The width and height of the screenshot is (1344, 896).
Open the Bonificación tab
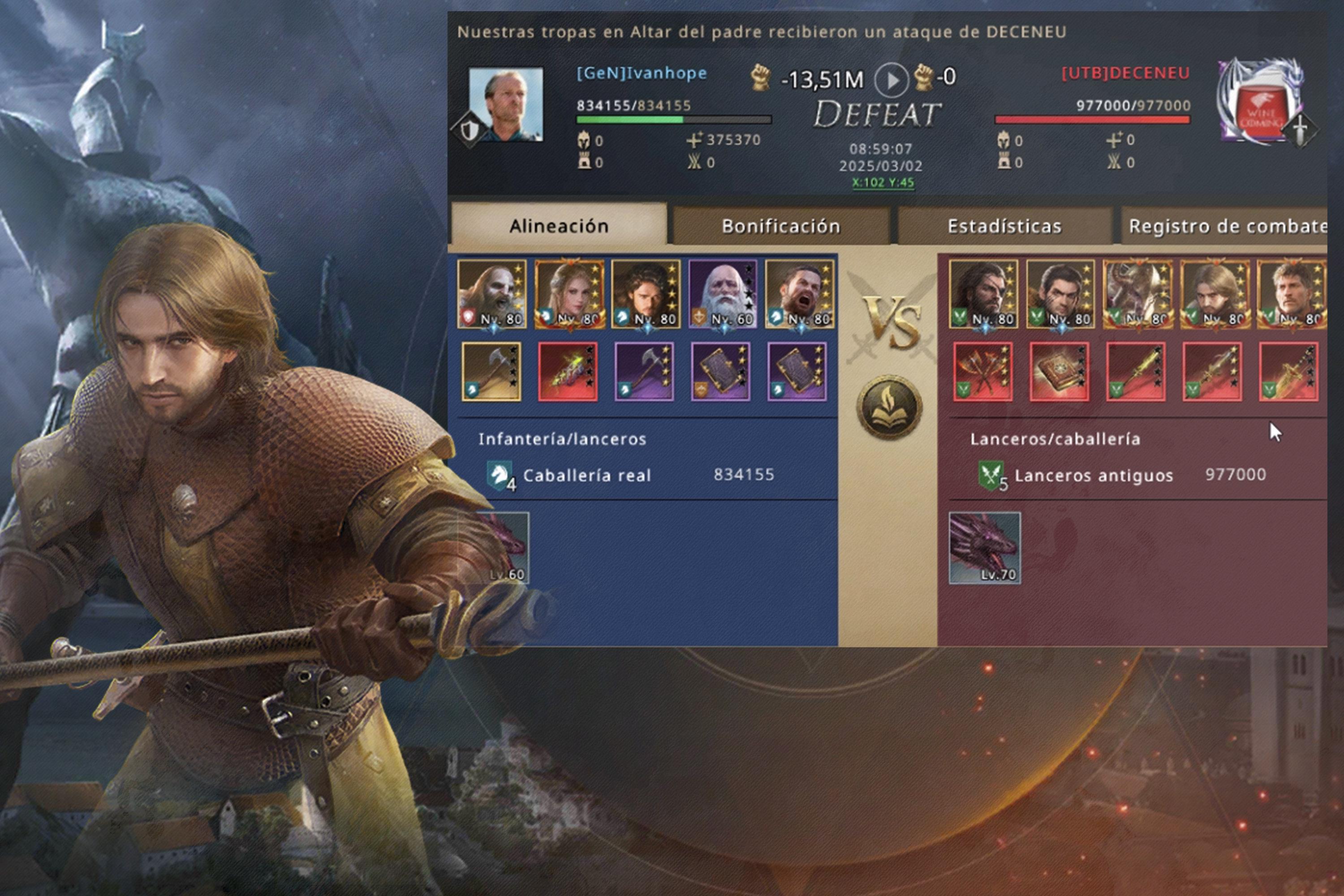click(780, 226)
